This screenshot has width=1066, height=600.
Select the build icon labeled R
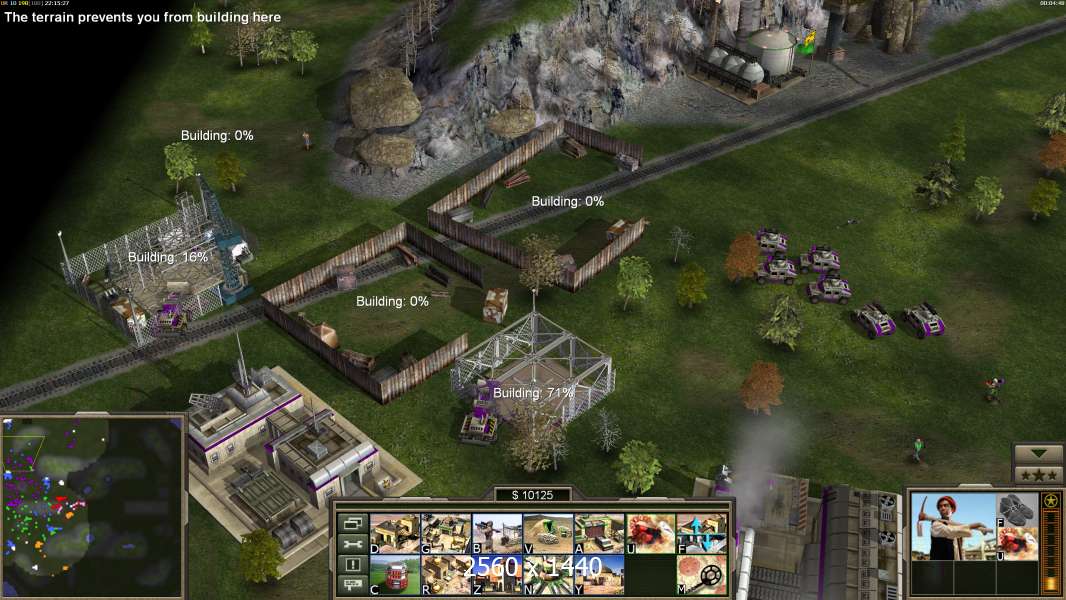[x=445, y=574]
